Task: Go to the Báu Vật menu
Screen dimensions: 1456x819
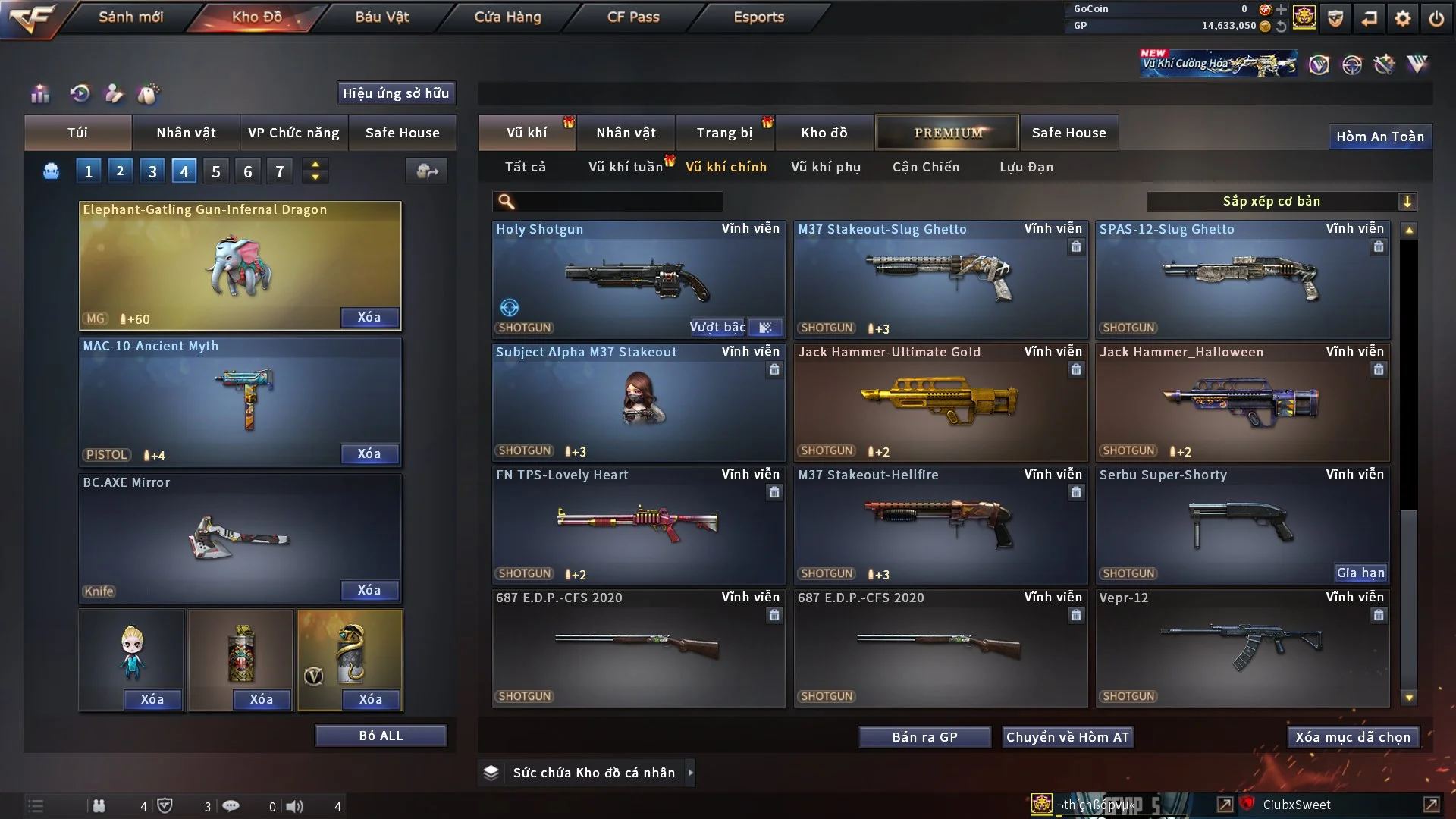Action: 381,17
